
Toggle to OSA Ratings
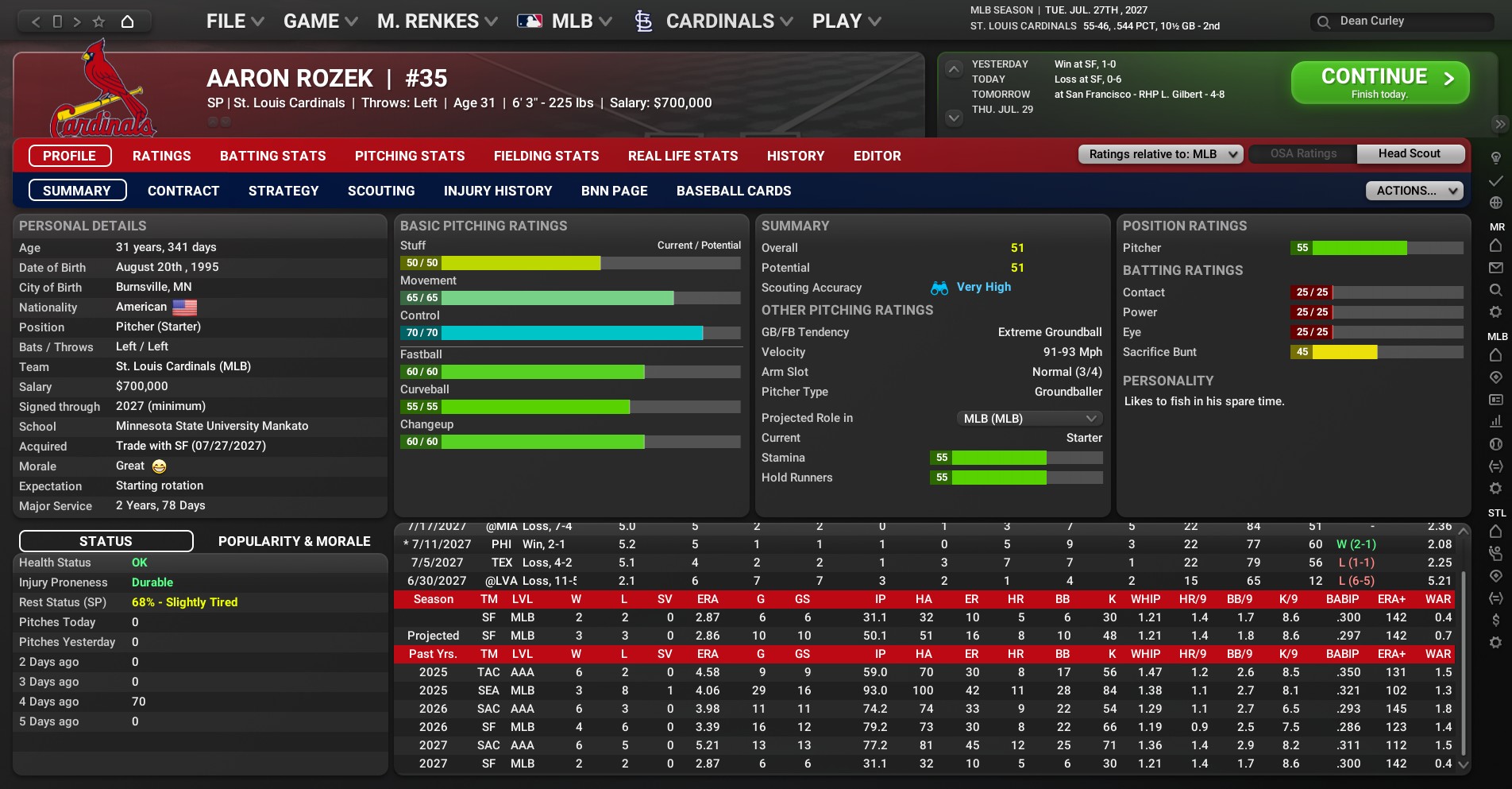click(x=1303, y=154)
